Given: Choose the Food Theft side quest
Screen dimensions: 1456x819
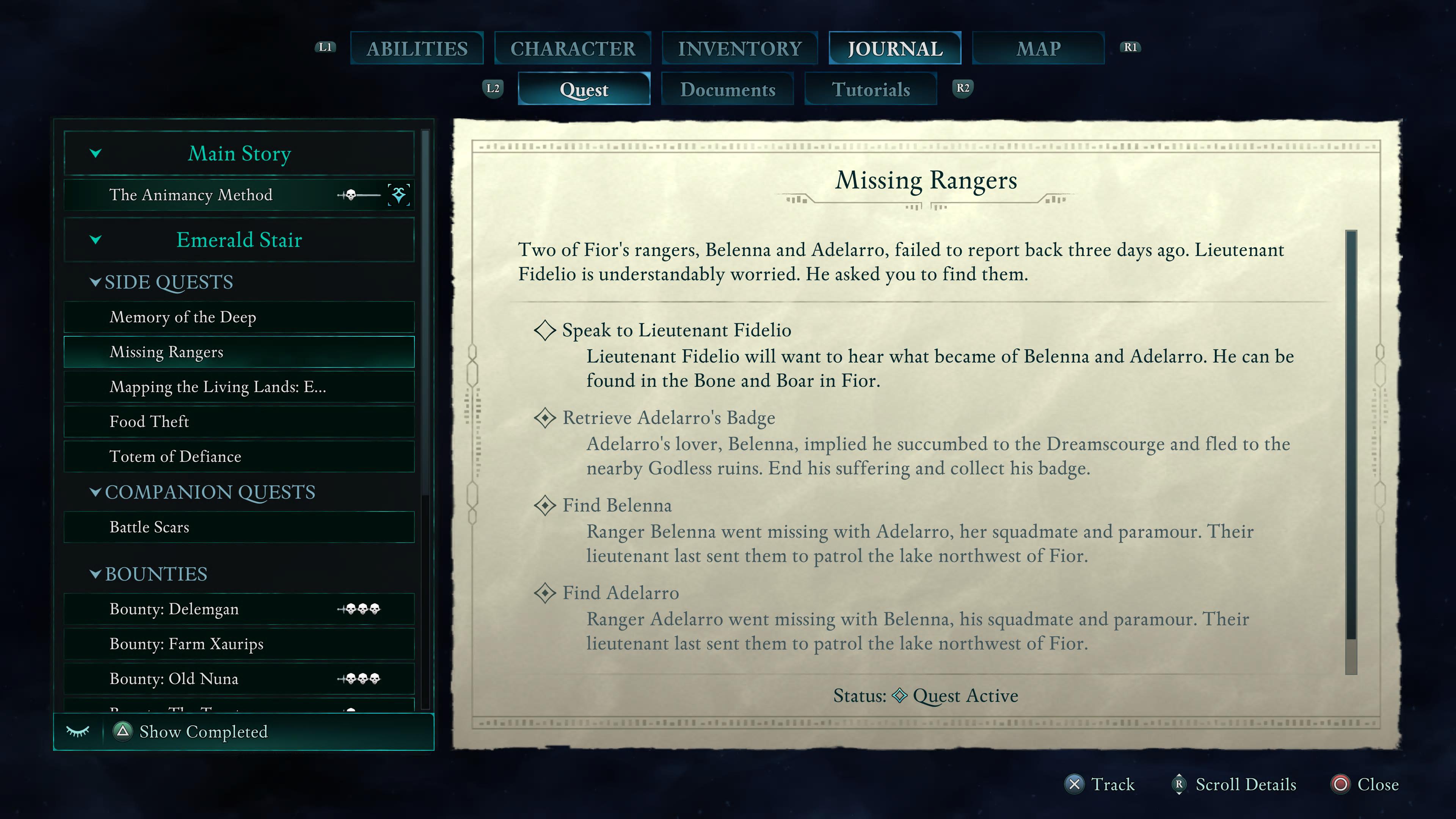Looking at the screenshot, I should coord(149,422).
